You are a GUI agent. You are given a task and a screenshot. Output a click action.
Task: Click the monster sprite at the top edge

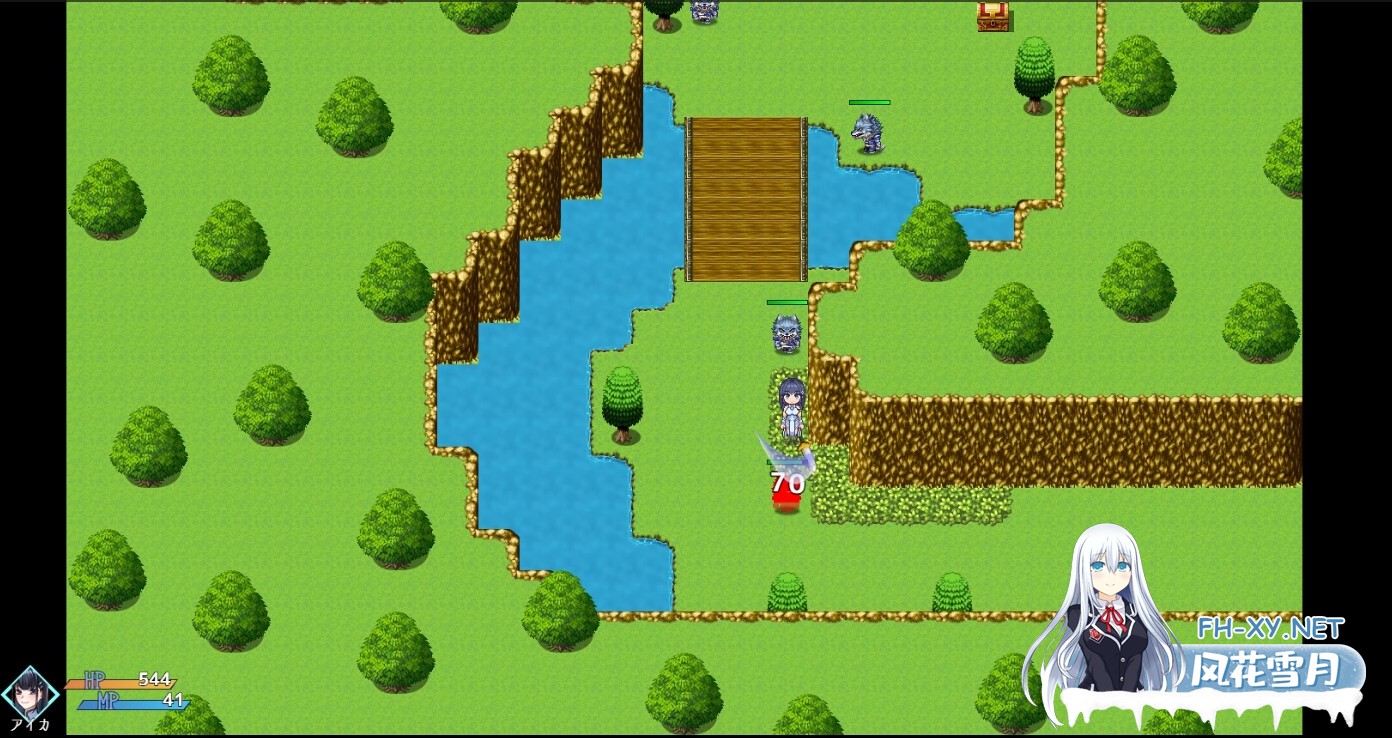[703, 10]
